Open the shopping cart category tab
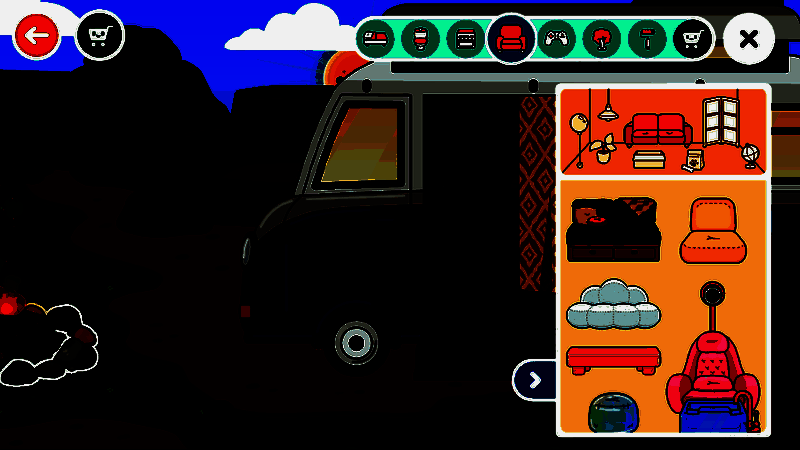Viewport: 800px width, 450px height. tap(691, 40)
